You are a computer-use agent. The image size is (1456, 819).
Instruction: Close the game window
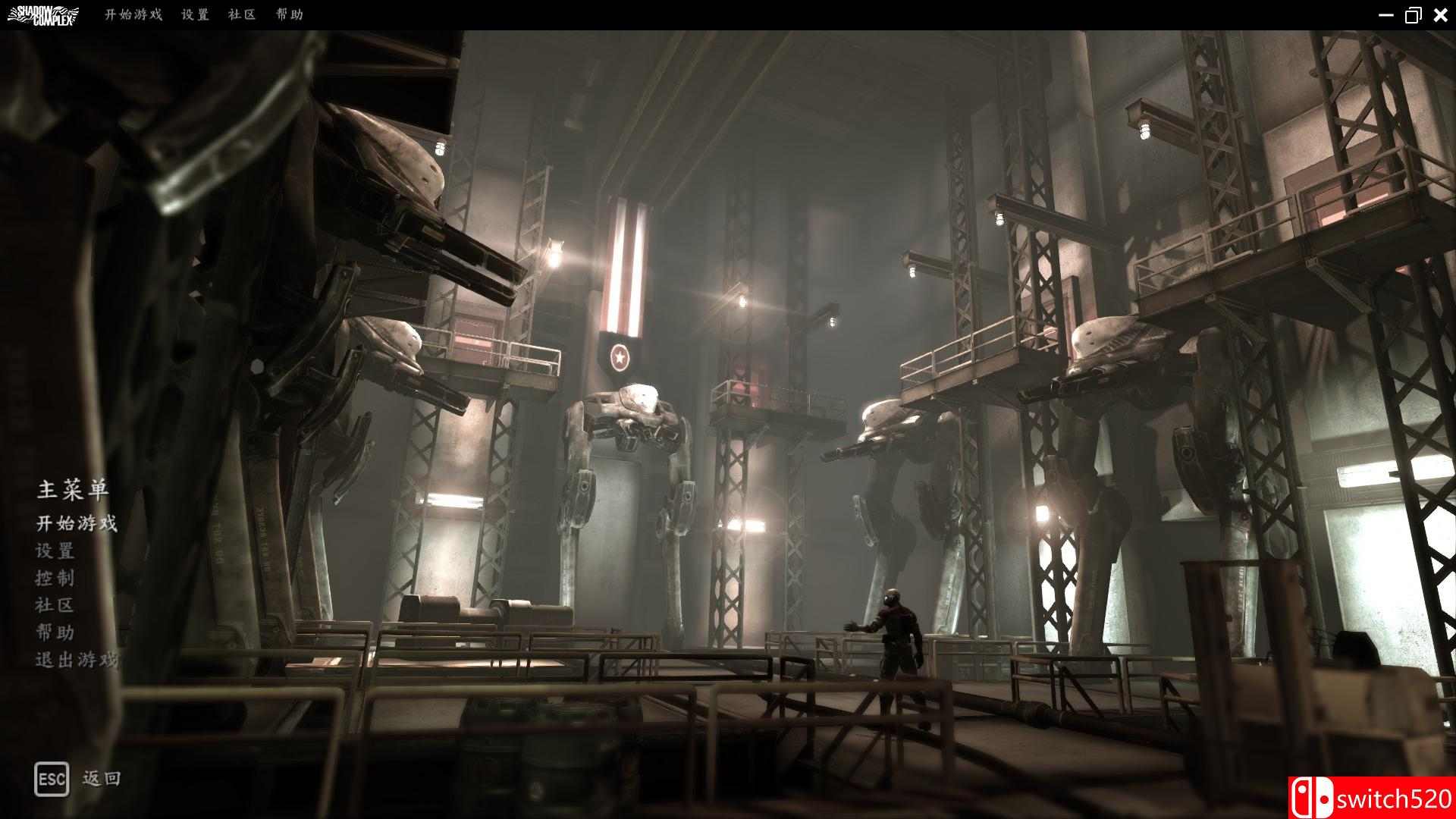1441,15
